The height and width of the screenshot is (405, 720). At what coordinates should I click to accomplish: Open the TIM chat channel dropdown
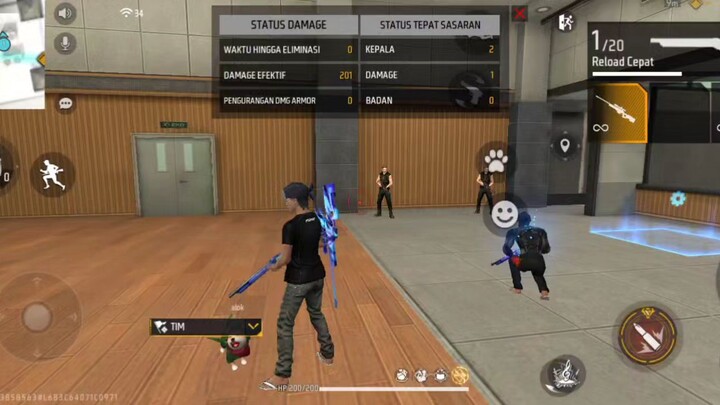click(254, 326)
